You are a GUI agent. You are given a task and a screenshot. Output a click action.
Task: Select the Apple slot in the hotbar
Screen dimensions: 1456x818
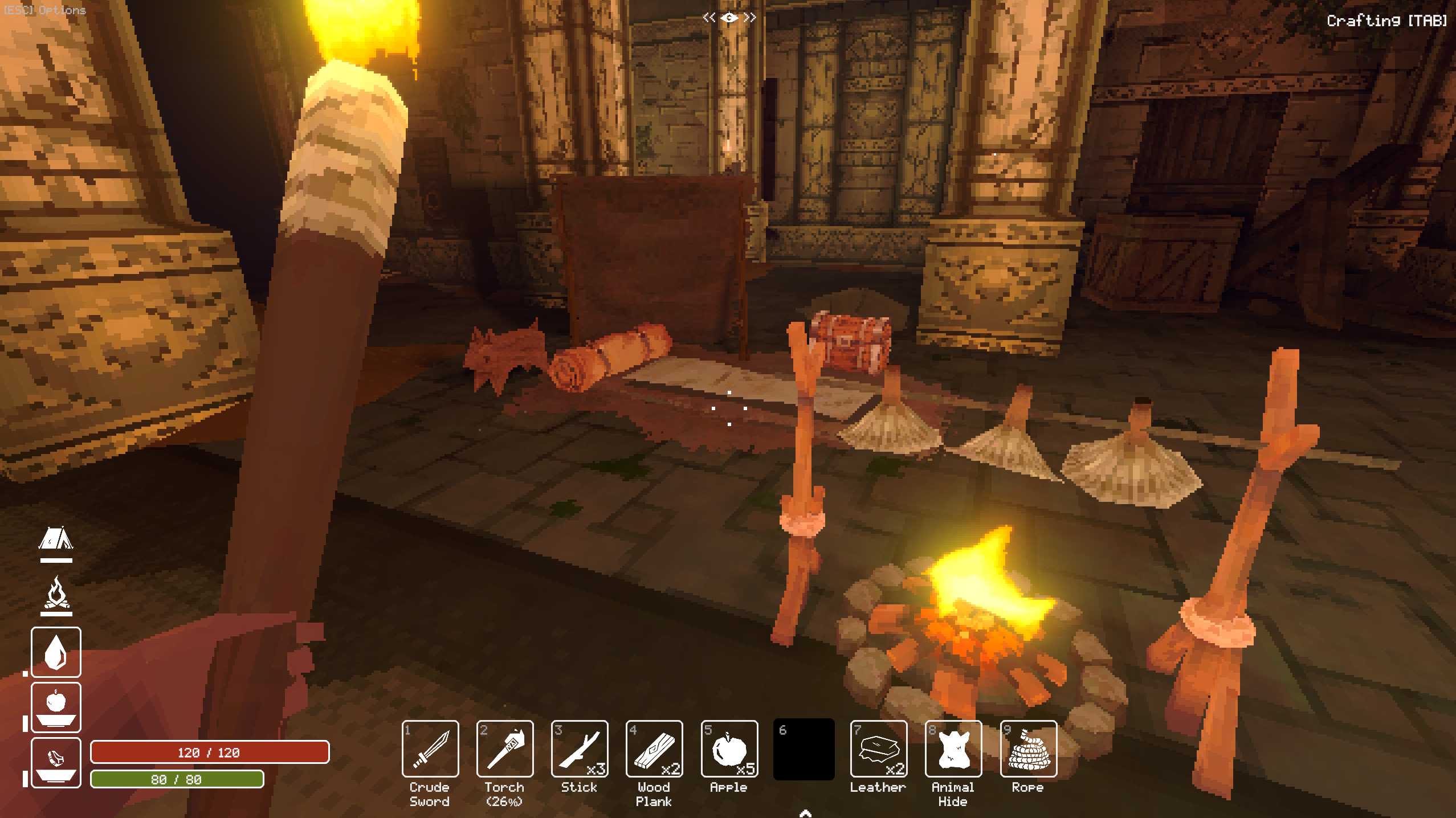[729, 749]
